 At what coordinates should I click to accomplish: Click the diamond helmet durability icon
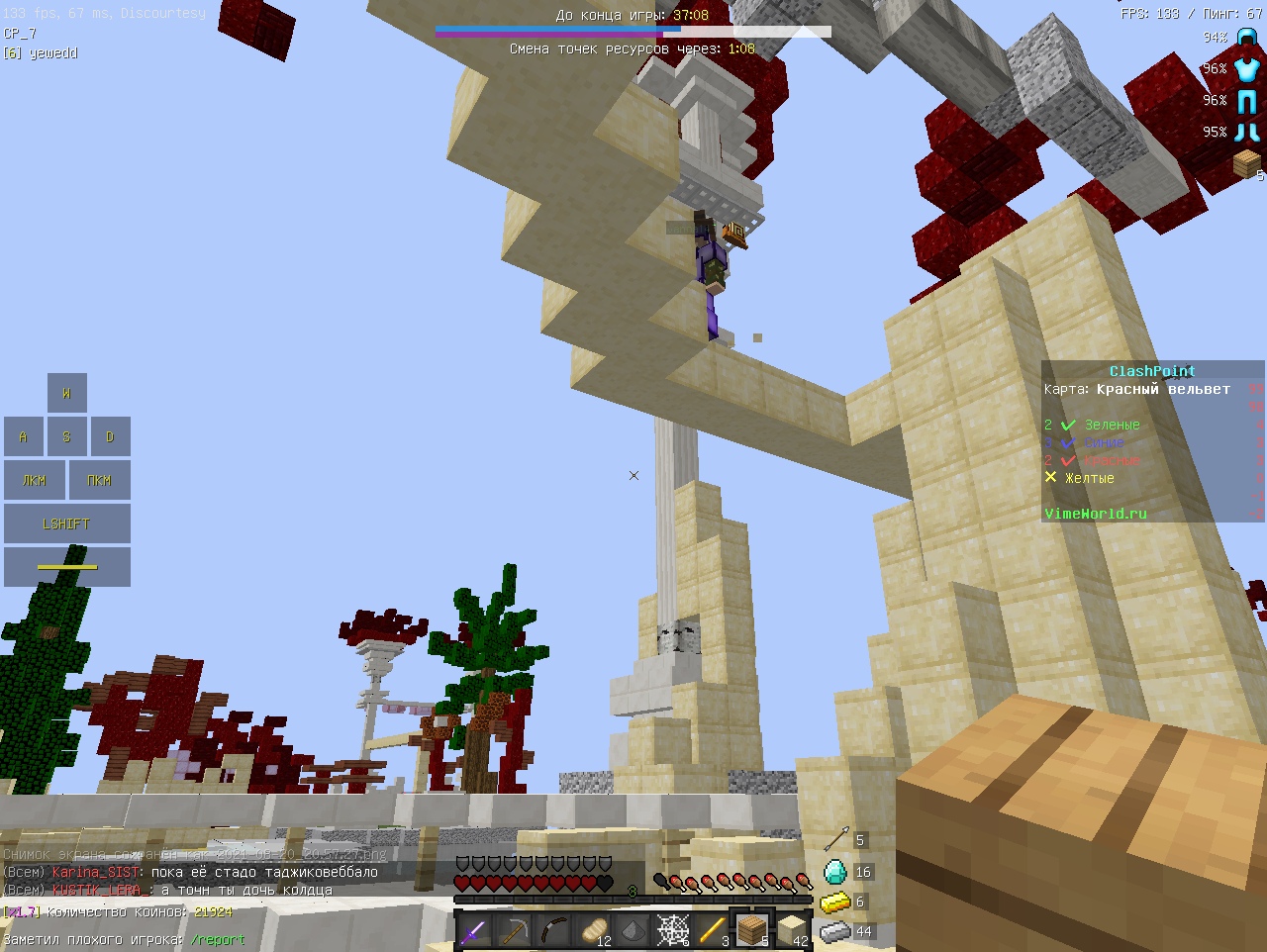click(x=1247, y=39)
